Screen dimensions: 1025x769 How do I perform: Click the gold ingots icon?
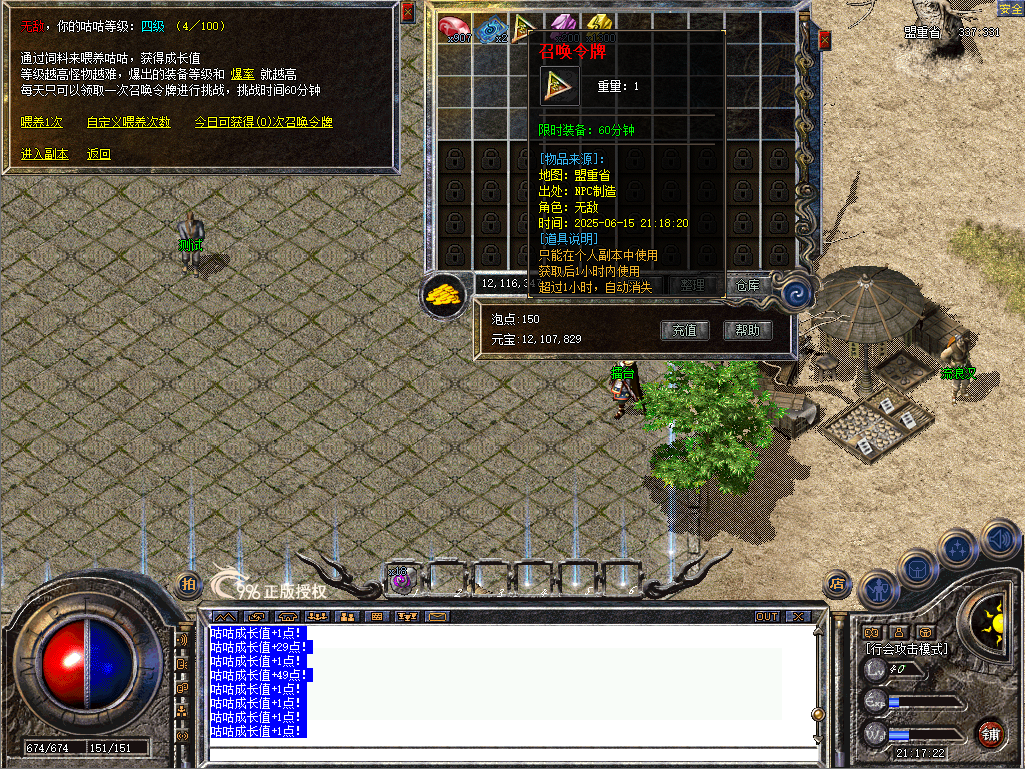click(x=444, y=296)
